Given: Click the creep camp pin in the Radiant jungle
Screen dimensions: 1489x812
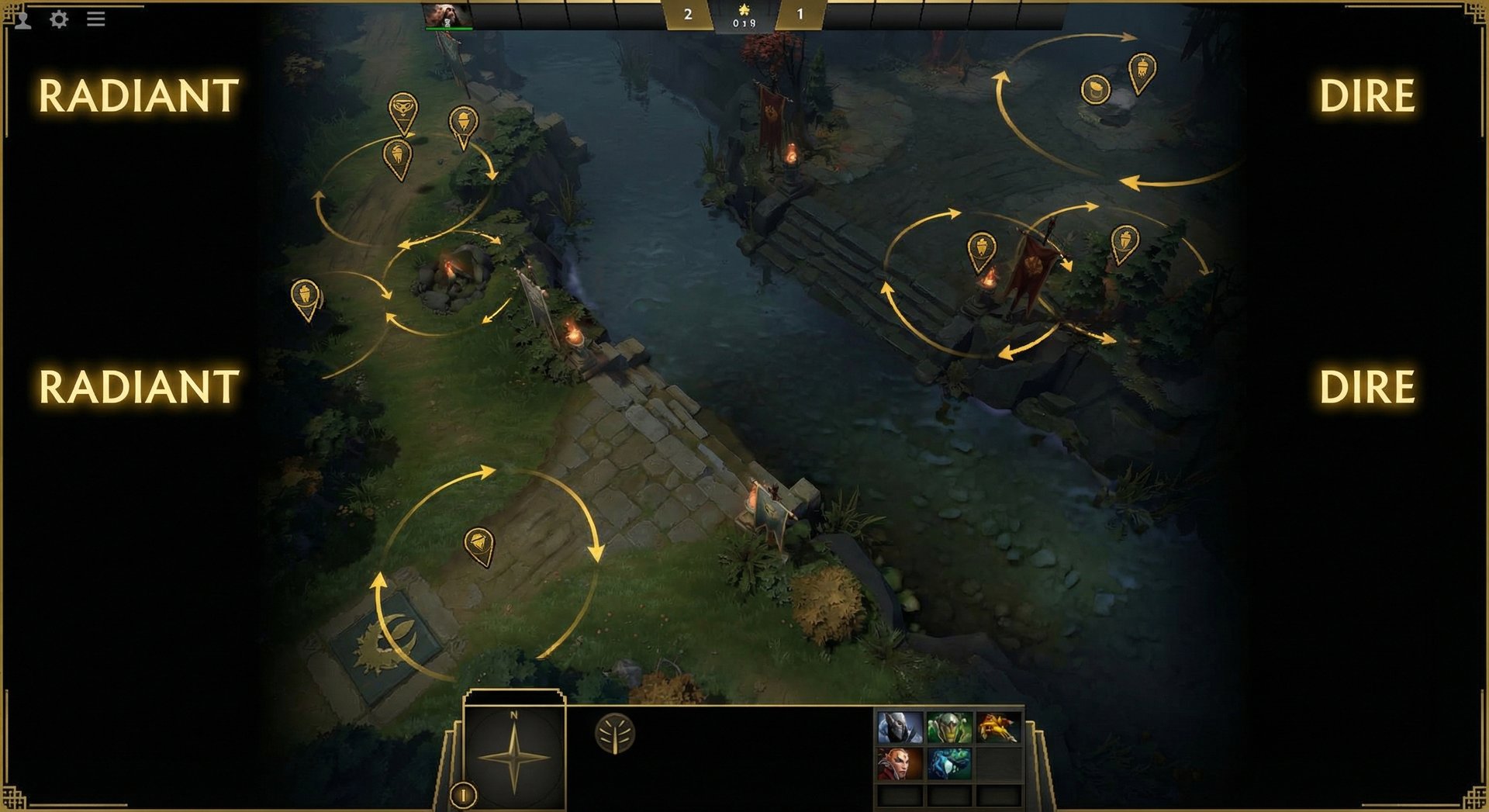Looking at the screenshot, I should (402, 103).
